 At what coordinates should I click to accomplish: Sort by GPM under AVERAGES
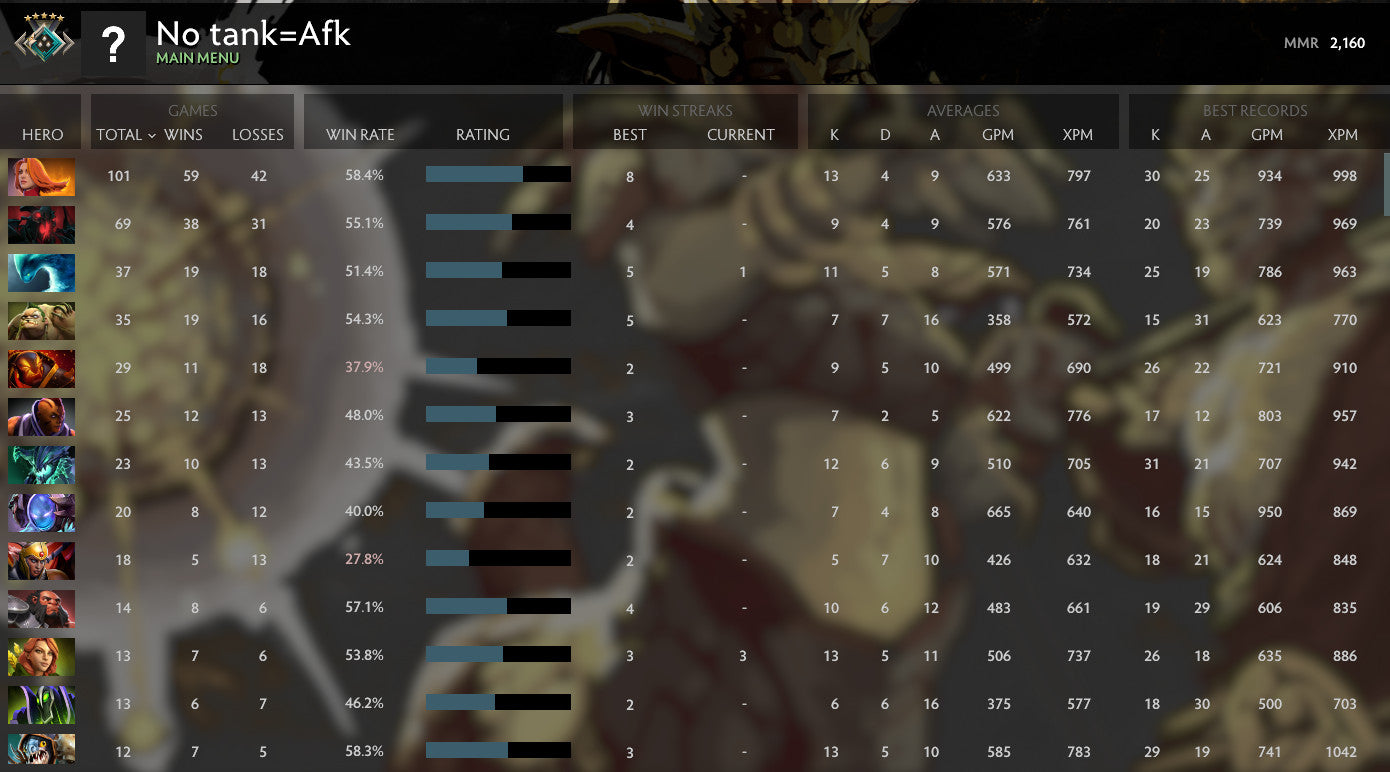click(999, 135)
